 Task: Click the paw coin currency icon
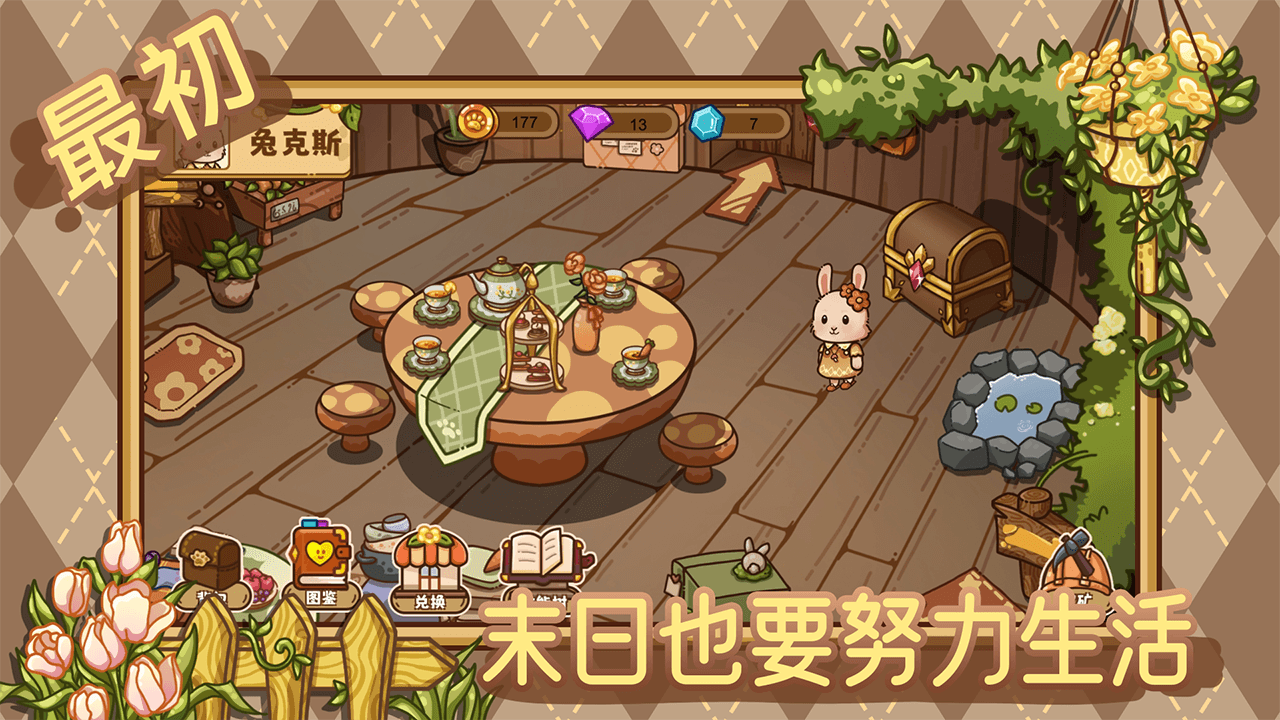pos(479,120)
